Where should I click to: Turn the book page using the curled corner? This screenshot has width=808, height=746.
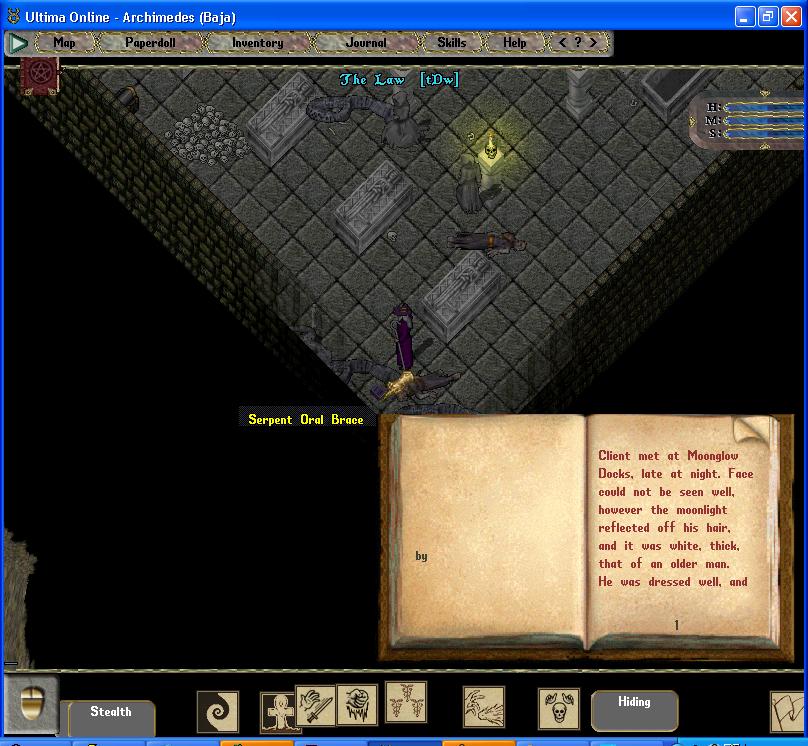click(x=754, y=432)
